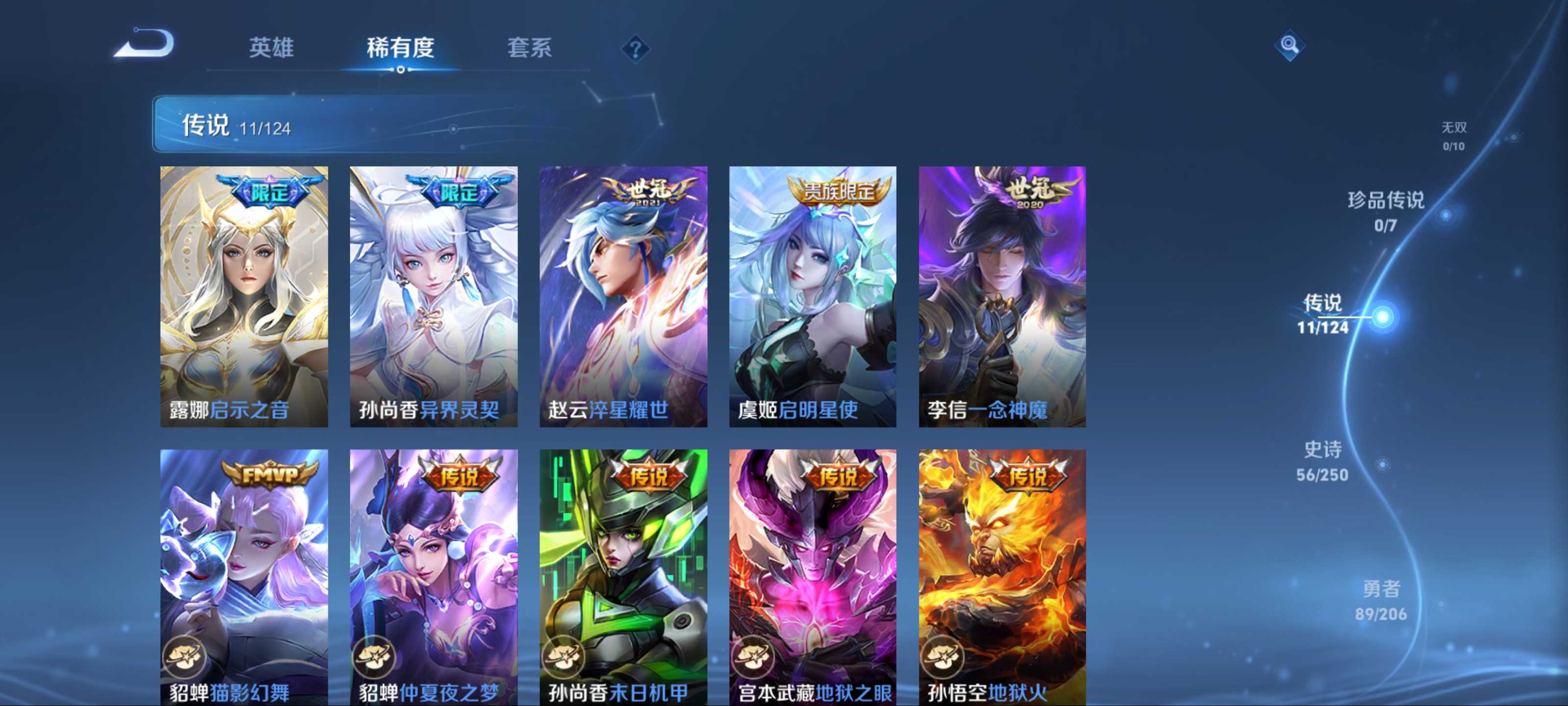Choose the 虞姬 启明星使 skin card

(812, 296)
